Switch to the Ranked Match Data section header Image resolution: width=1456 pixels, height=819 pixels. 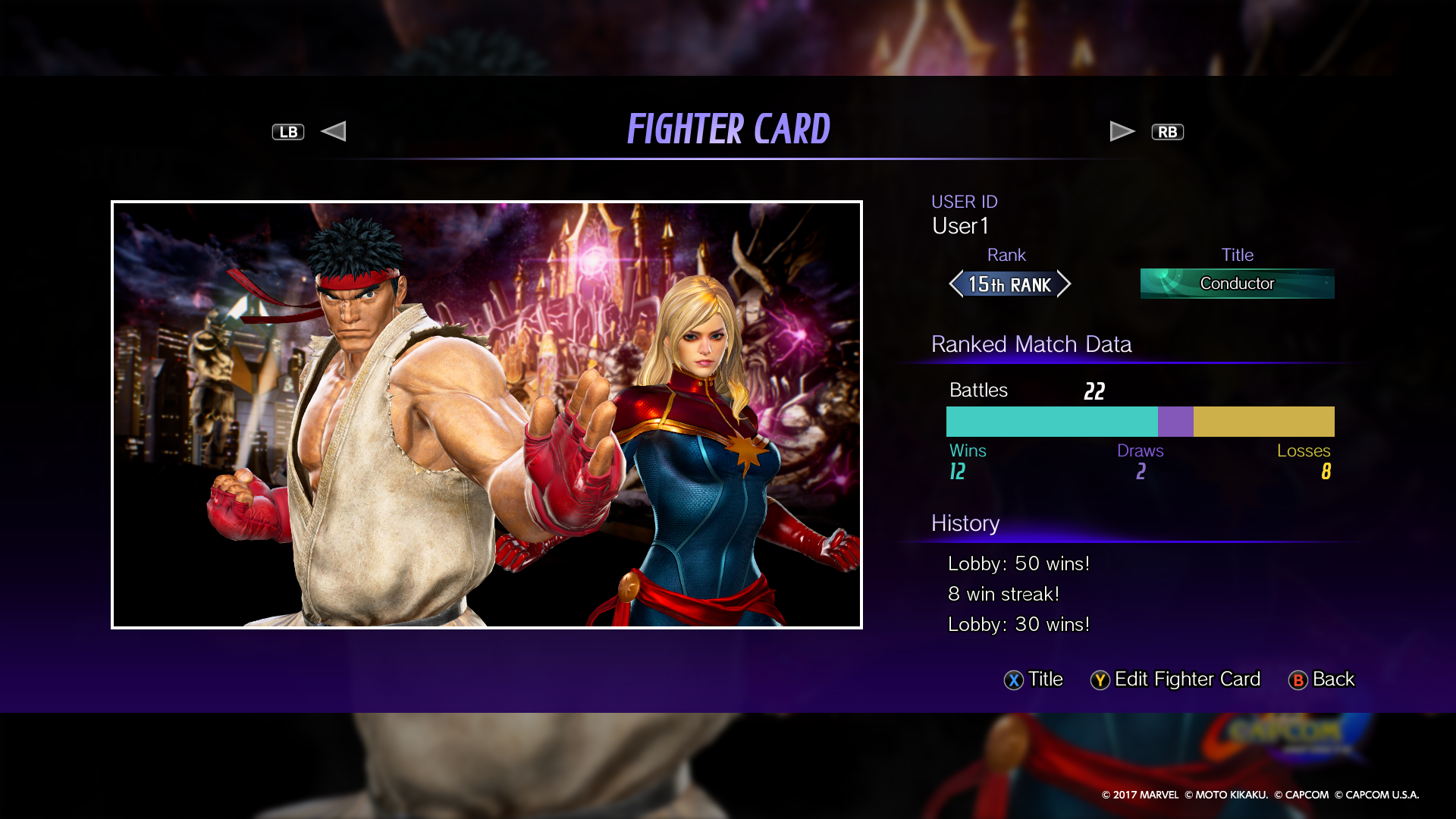1031,344
